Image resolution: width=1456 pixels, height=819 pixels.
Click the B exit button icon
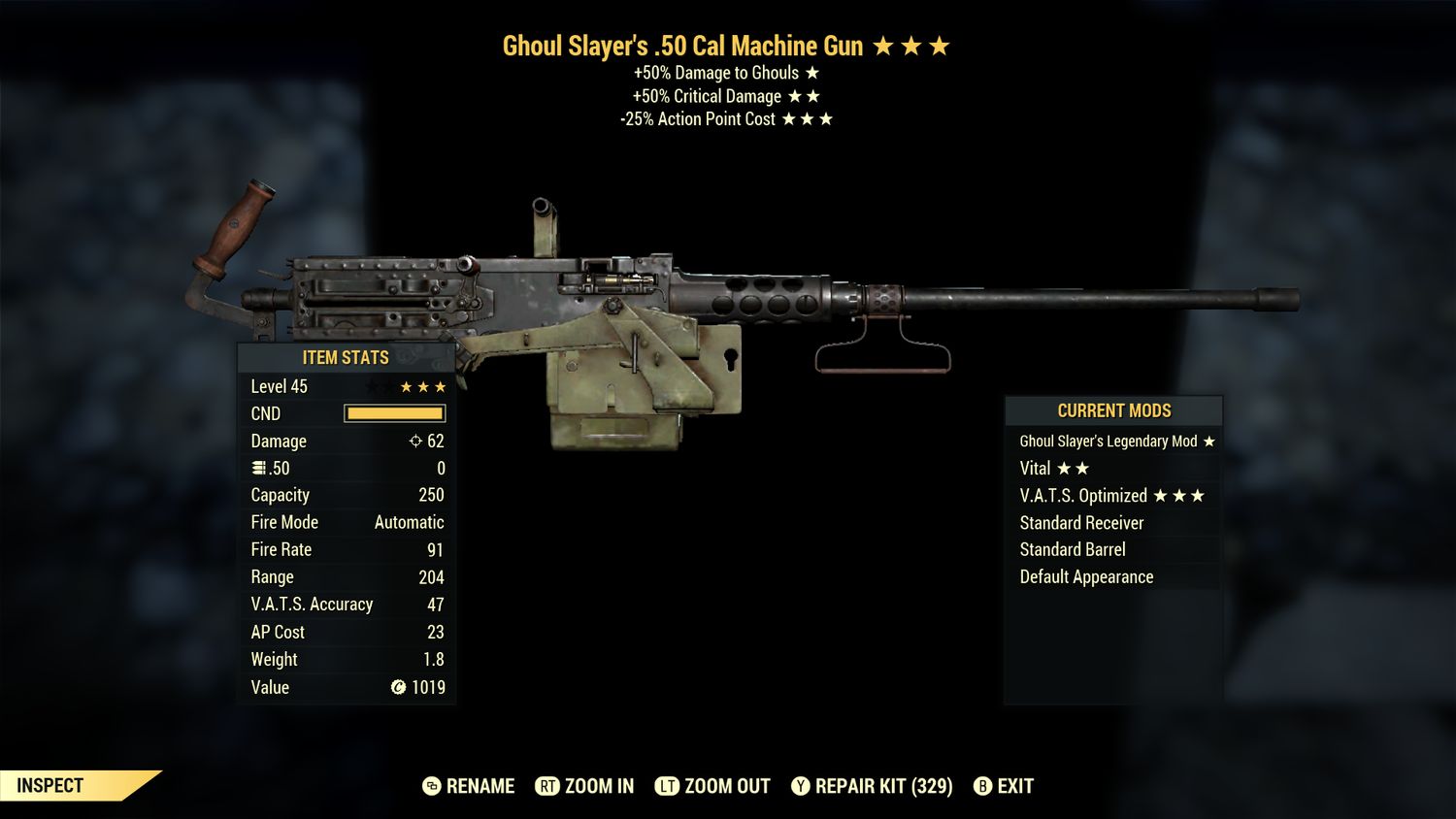click(x=983, y=786)
